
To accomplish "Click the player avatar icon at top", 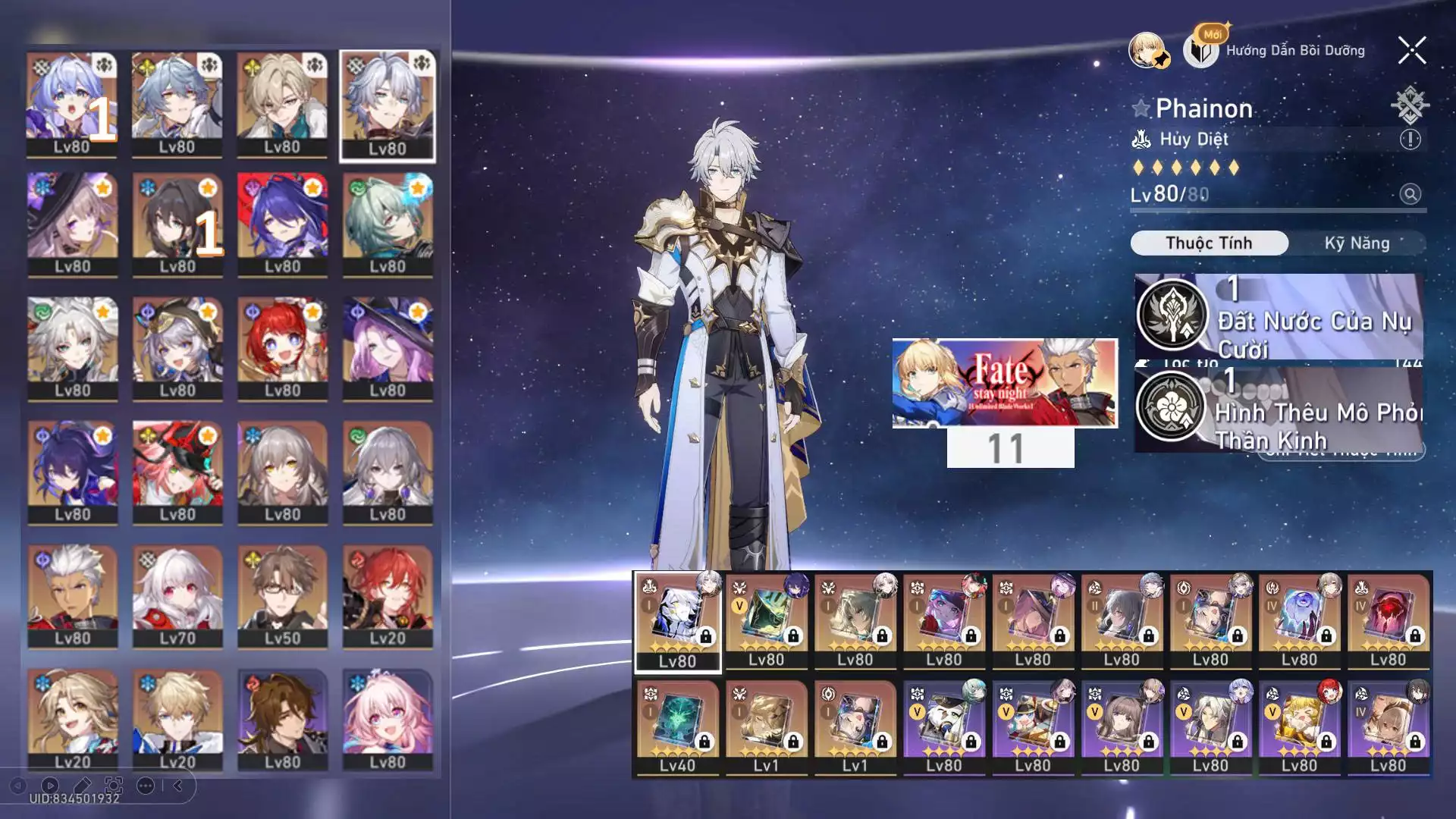I will (x=1147, y=51).
